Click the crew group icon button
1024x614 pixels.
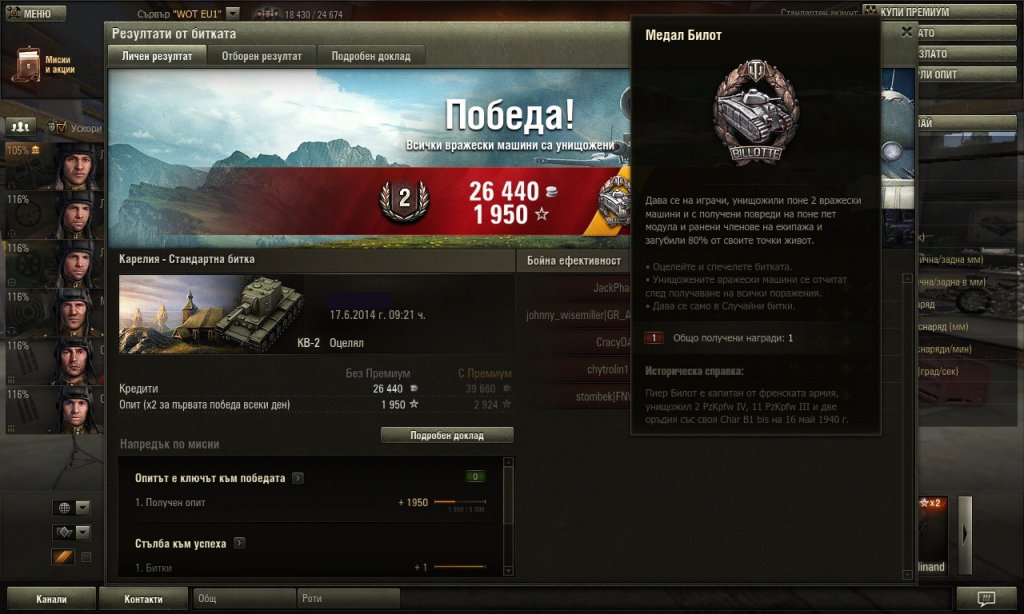(x=21, y=126)
